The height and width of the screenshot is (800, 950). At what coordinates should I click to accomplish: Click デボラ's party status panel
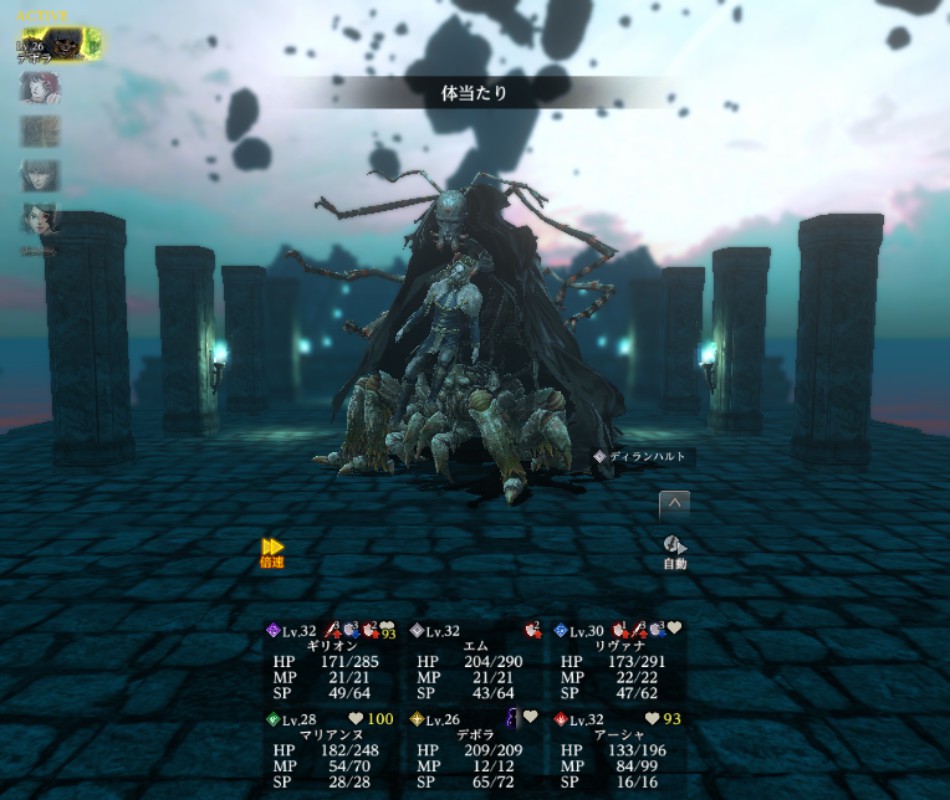tap(475, 749)
